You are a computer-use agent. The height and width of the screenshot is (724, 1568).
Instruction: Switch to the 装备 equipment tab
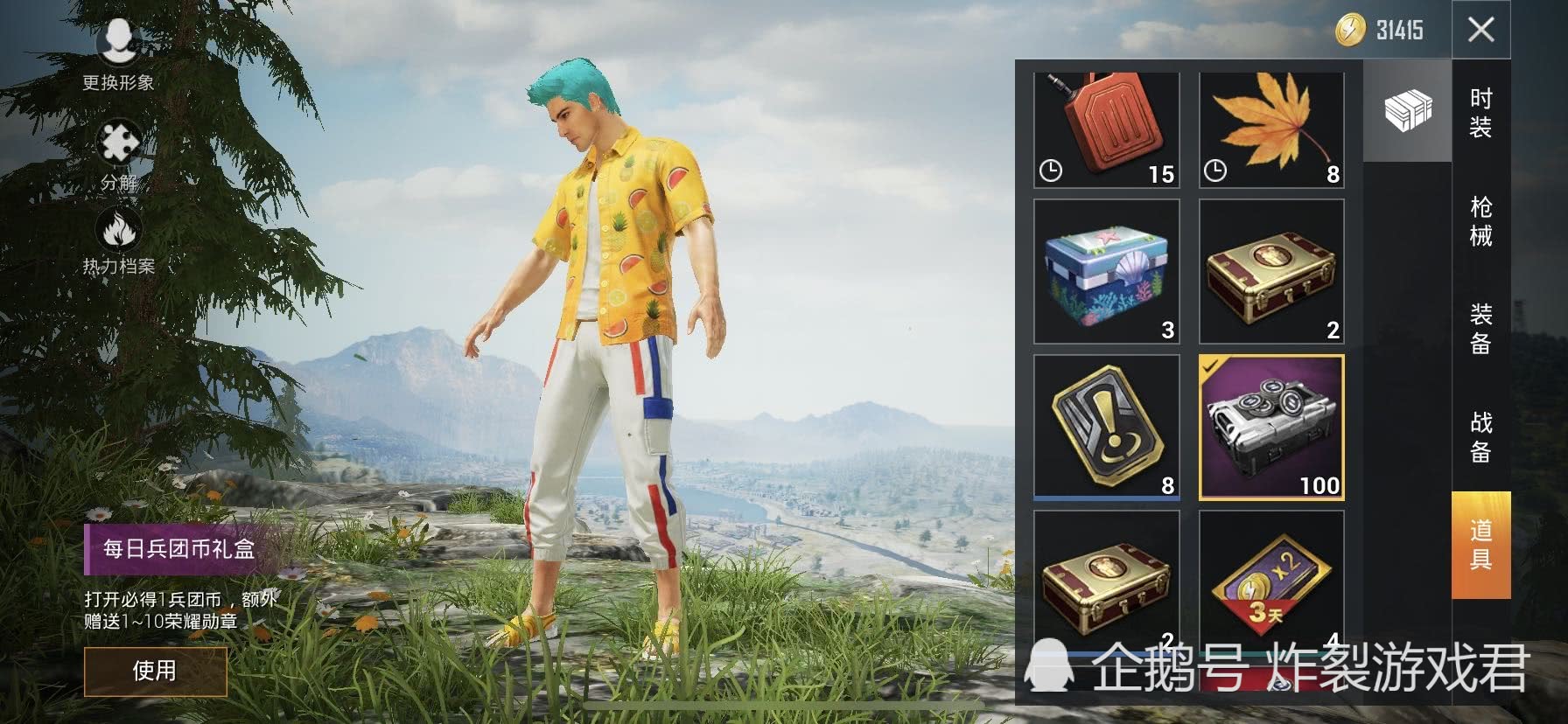point(1480,329)
